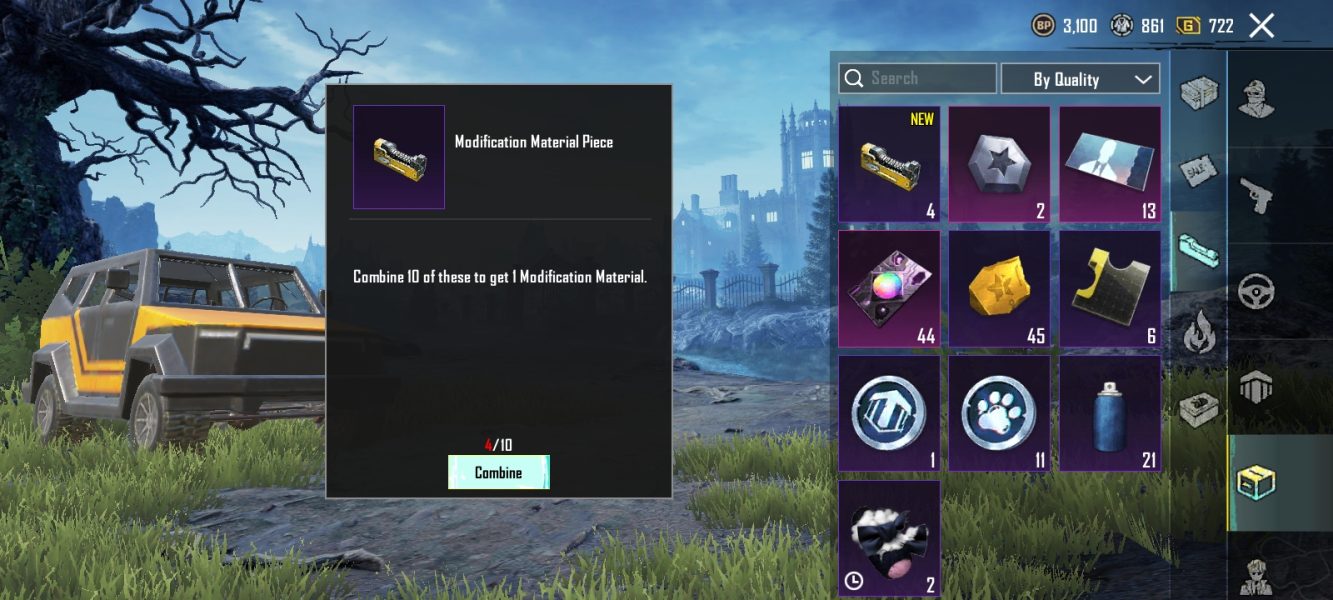Pick the gold star fragment item
The image size is (1333, 600).
pyautogui.click(x=999, y=289)
